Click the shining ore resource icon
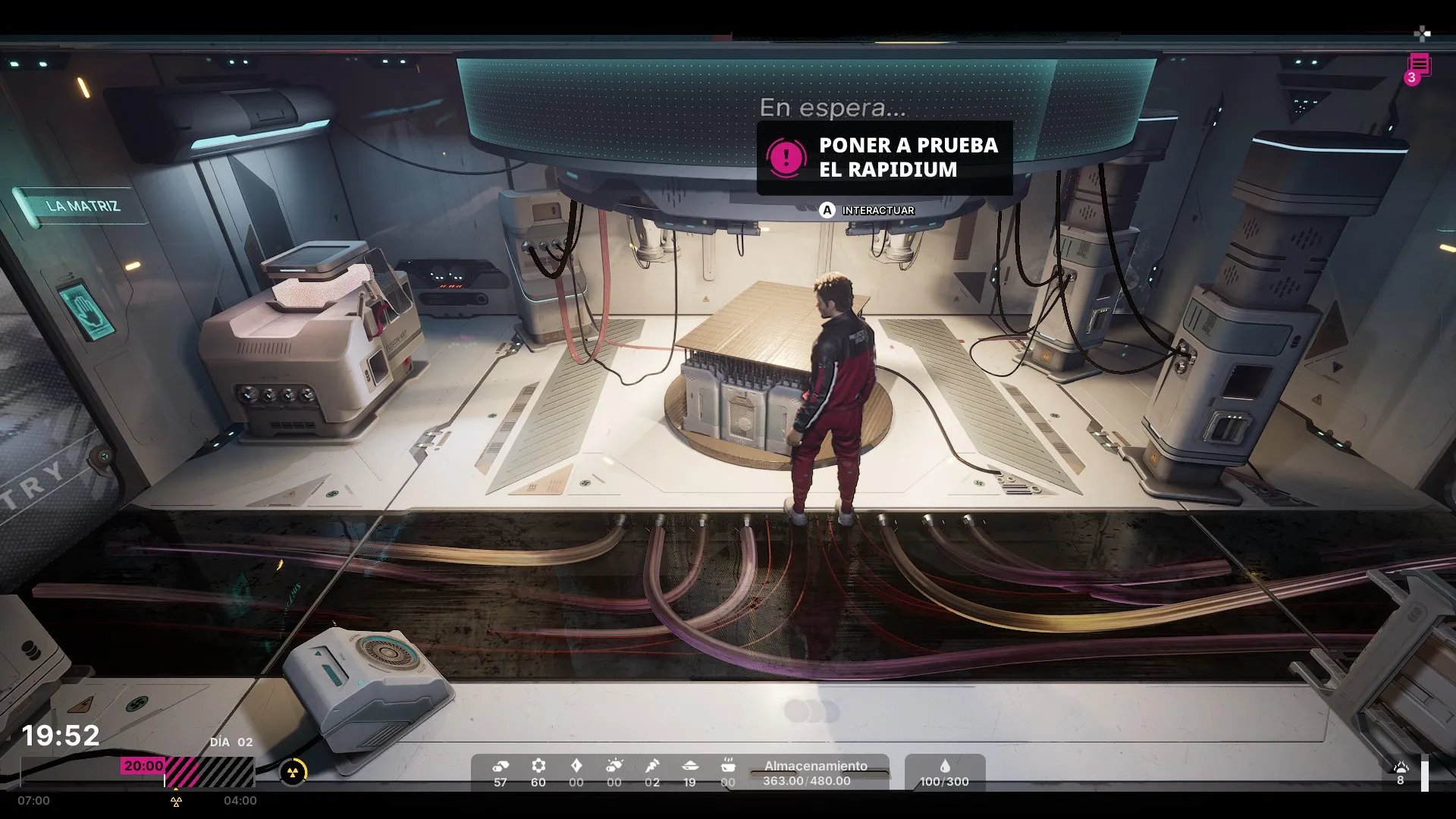Image resolution: width=1456 pixels, height=819 pixels. tap(614, 766)
